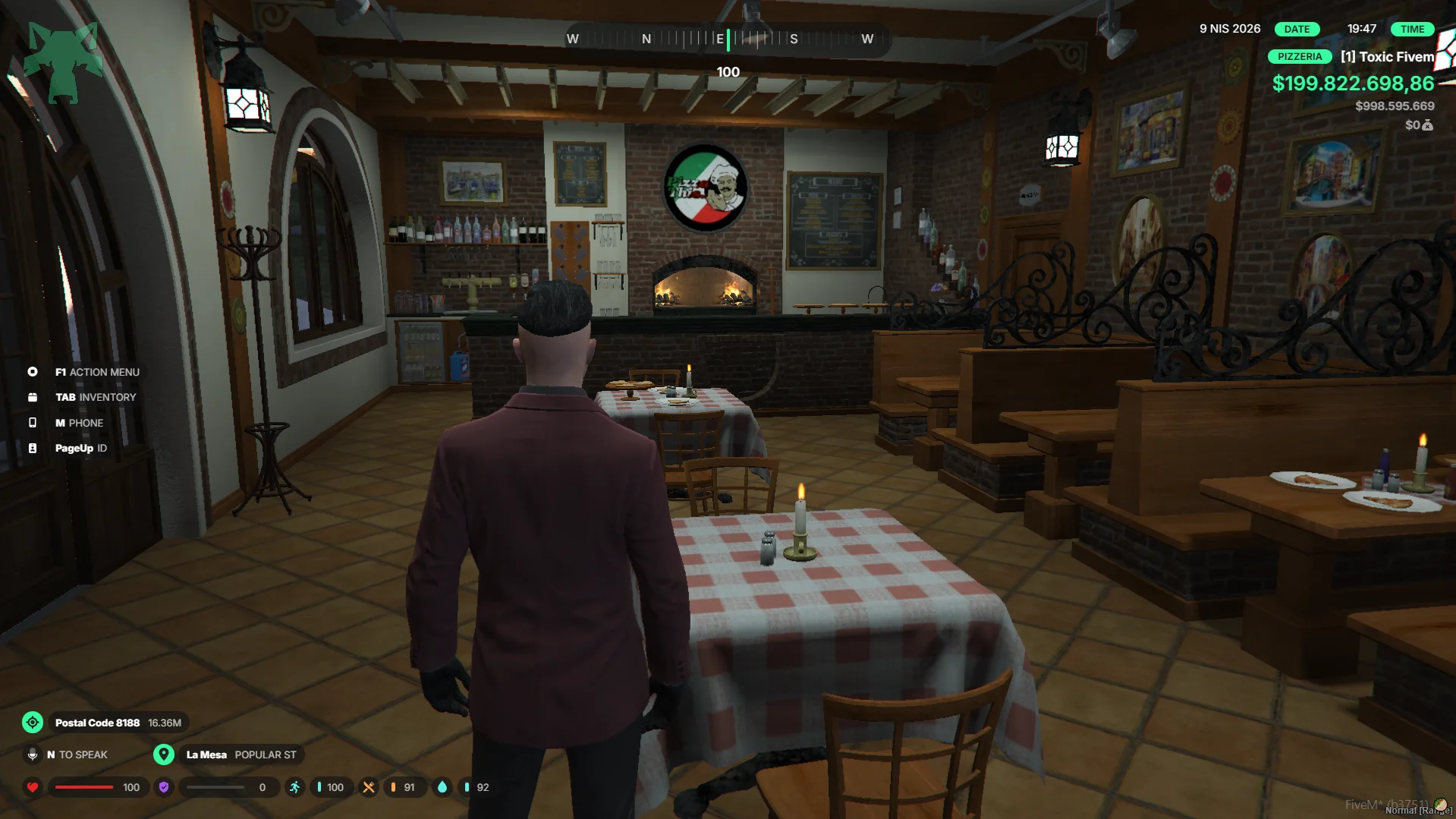Select the Postal Code crosshair icon
The image size is (1456, 819).
pyautogui.click(x=33, y=723)
